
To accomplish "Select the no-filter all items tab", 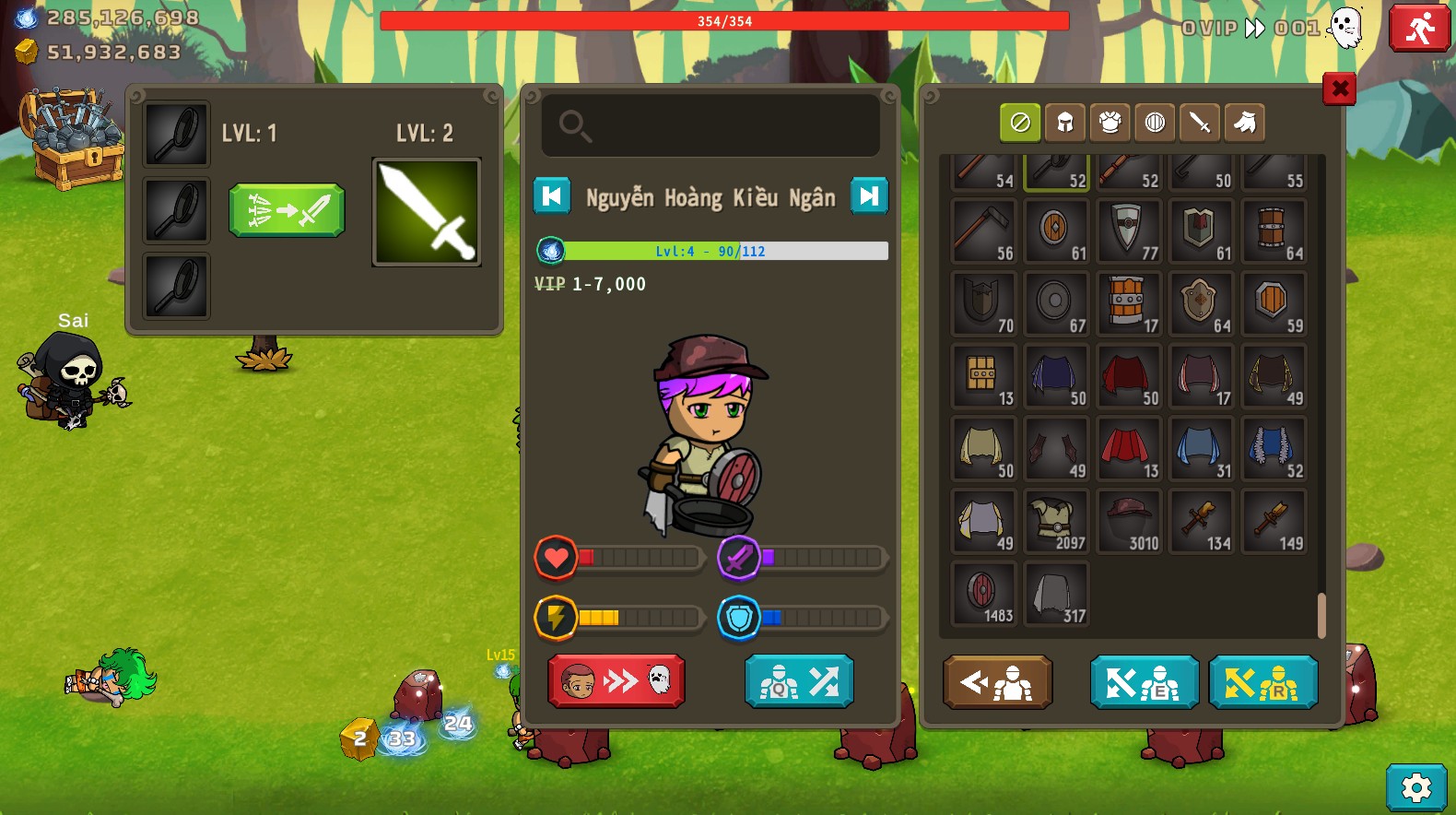I will tap(1020, 123).
